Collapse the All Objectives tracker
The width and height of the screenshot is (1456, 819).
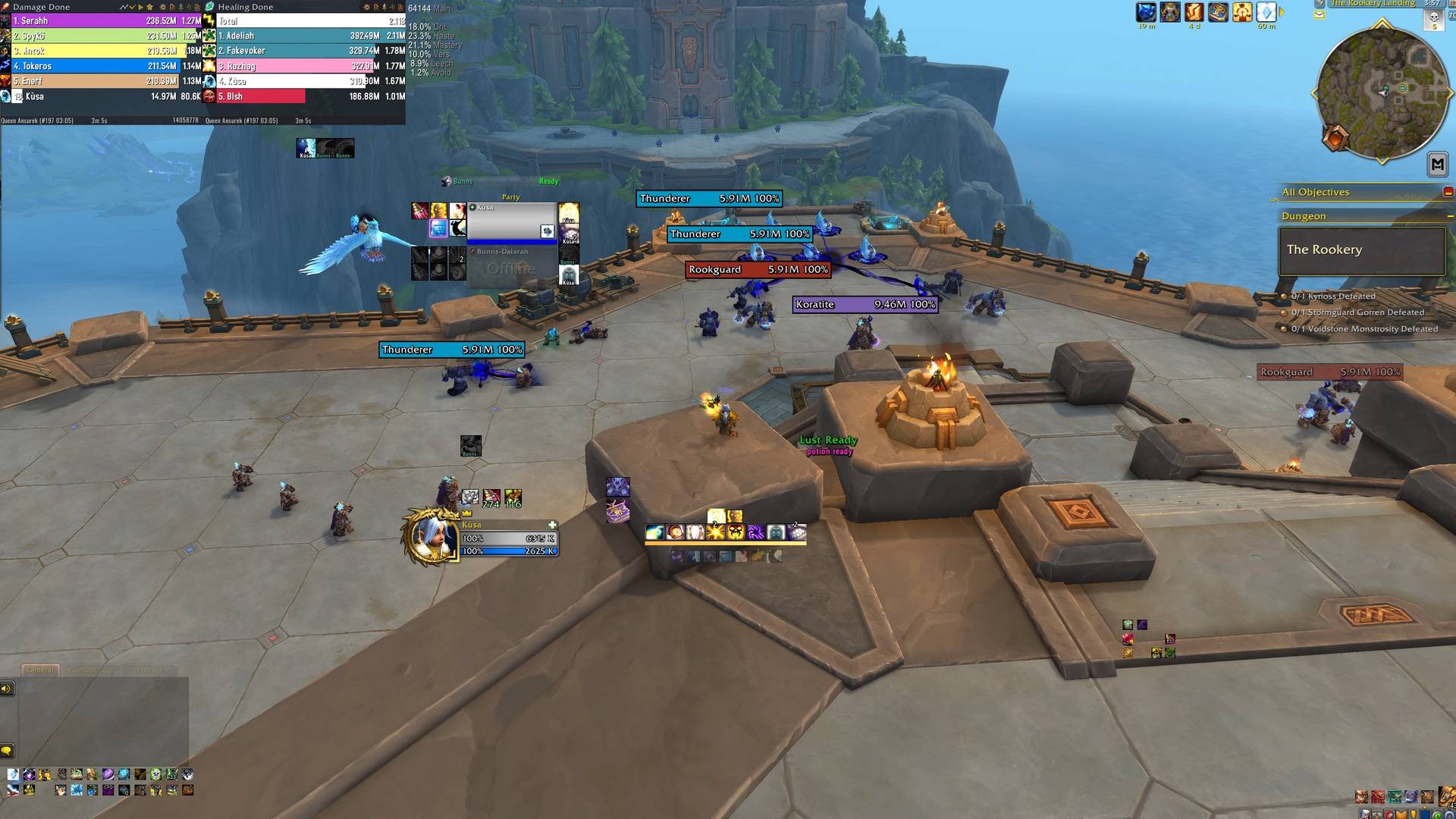[1448, 192]
